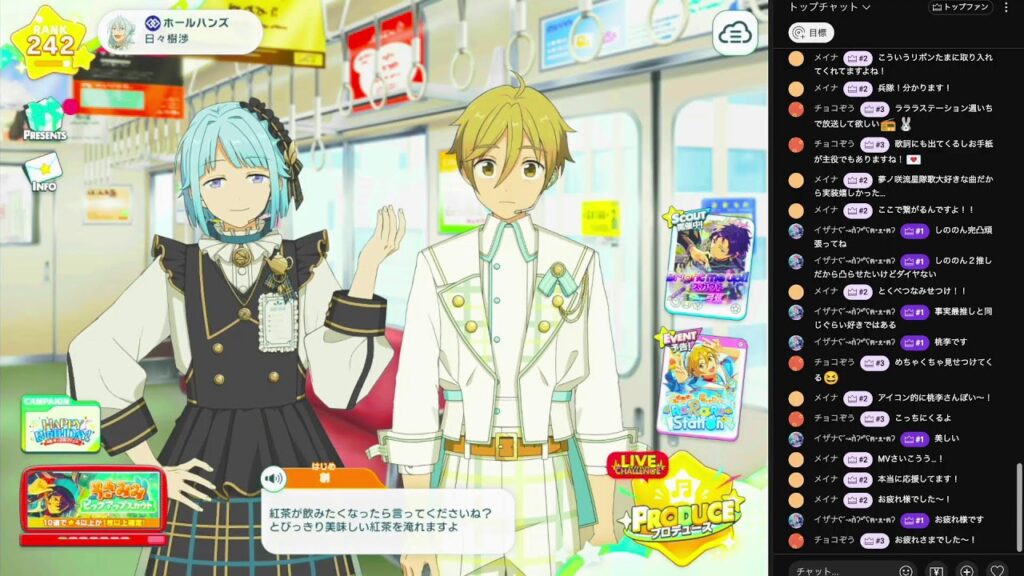Open the emoji picker in chat
The height and width of the screenshot is (576, 1024).
906,570
